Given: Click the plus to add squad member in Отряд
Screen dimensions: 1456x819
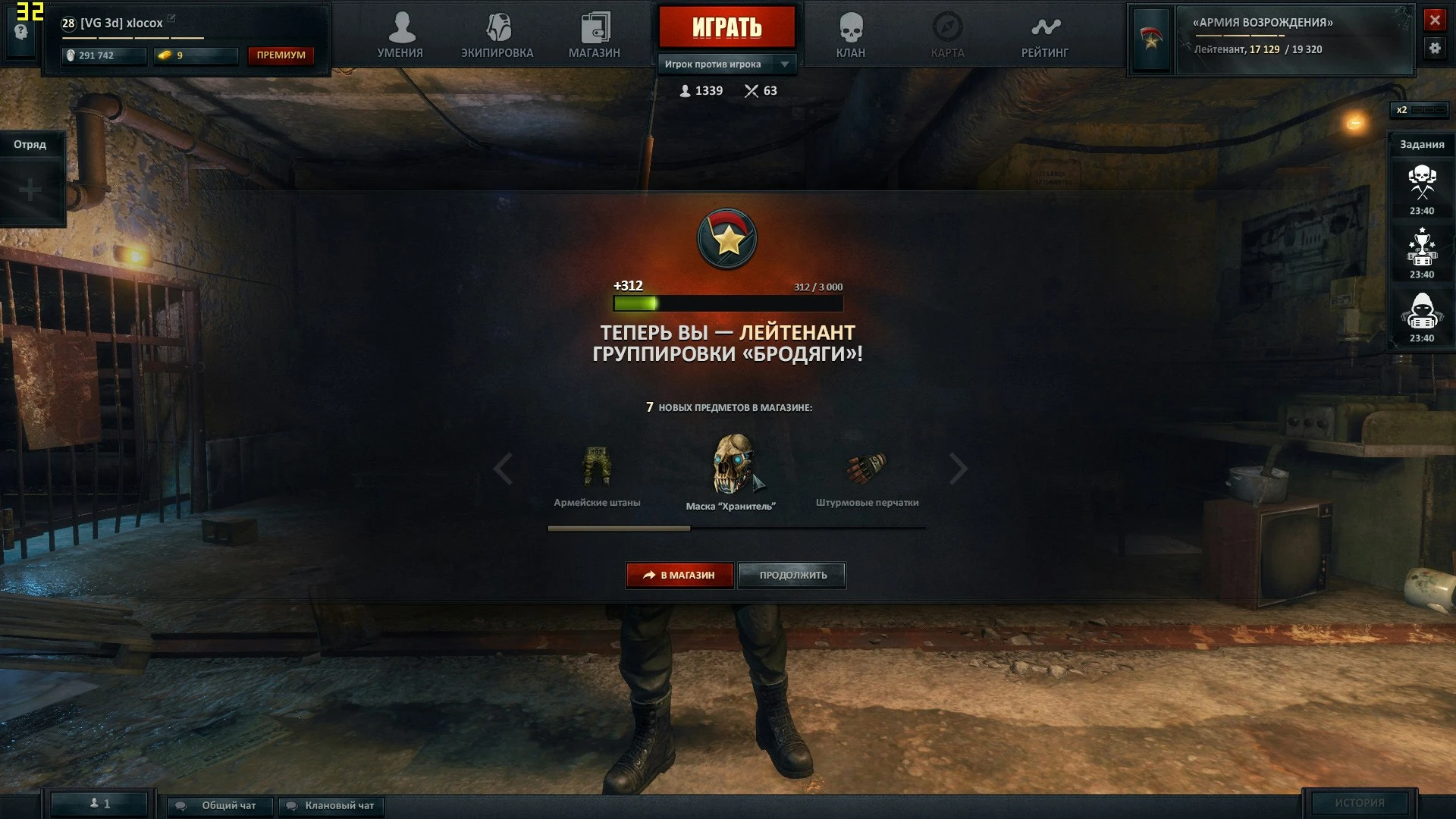Looking at the screenshot, I should point(30,188).
